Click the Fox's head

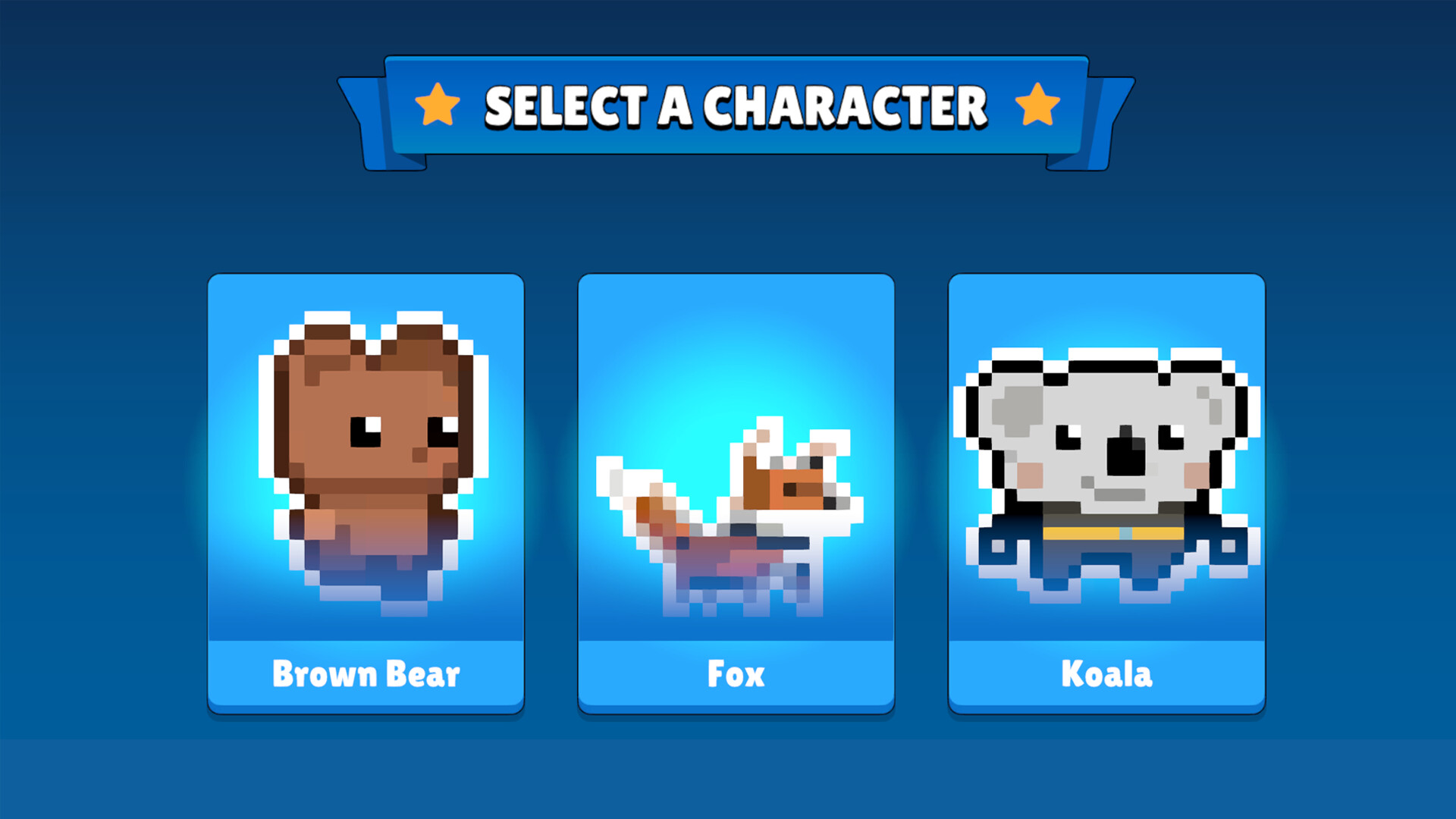point(800,485)
